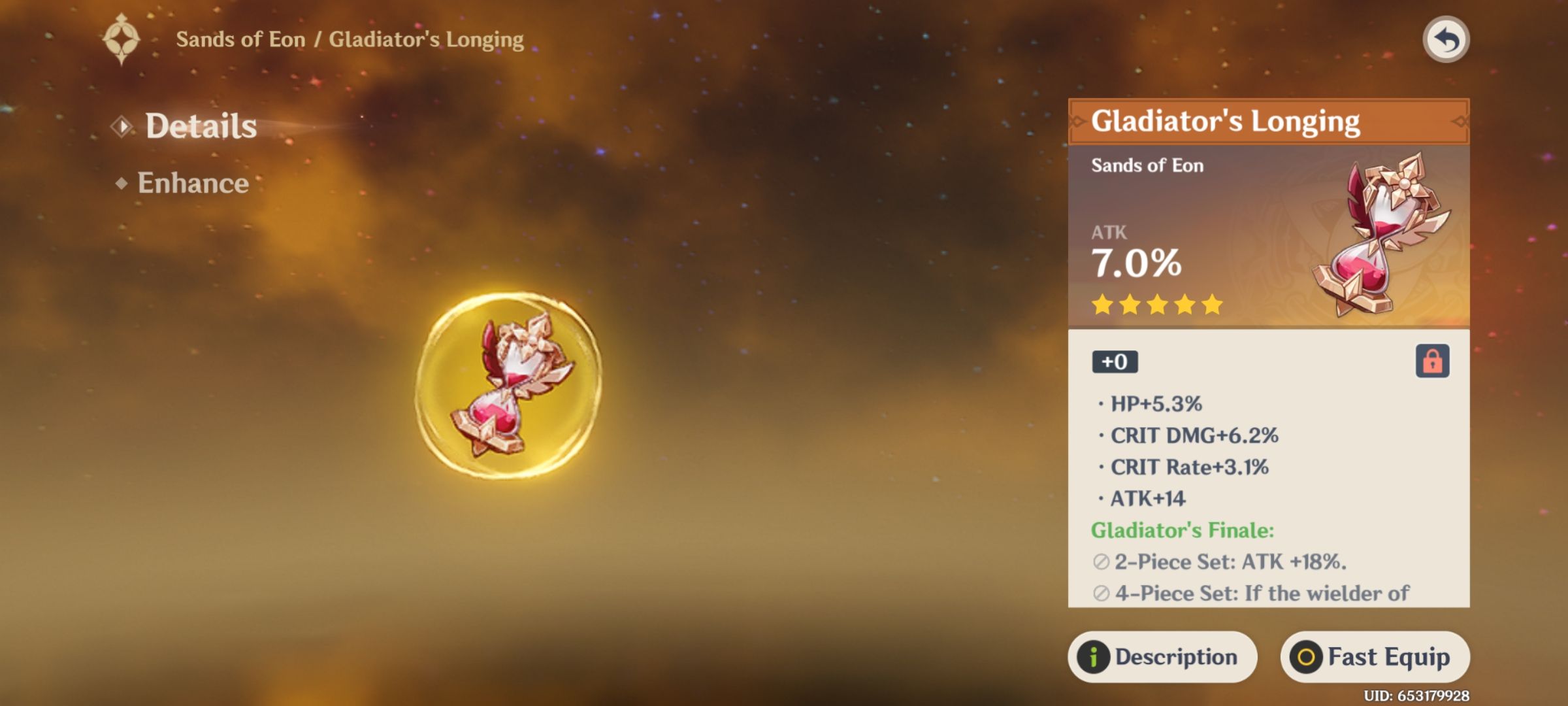This screenshot has width=1568, height=706.
Task: Click the diamond icon next to Details
Action: 122,126
